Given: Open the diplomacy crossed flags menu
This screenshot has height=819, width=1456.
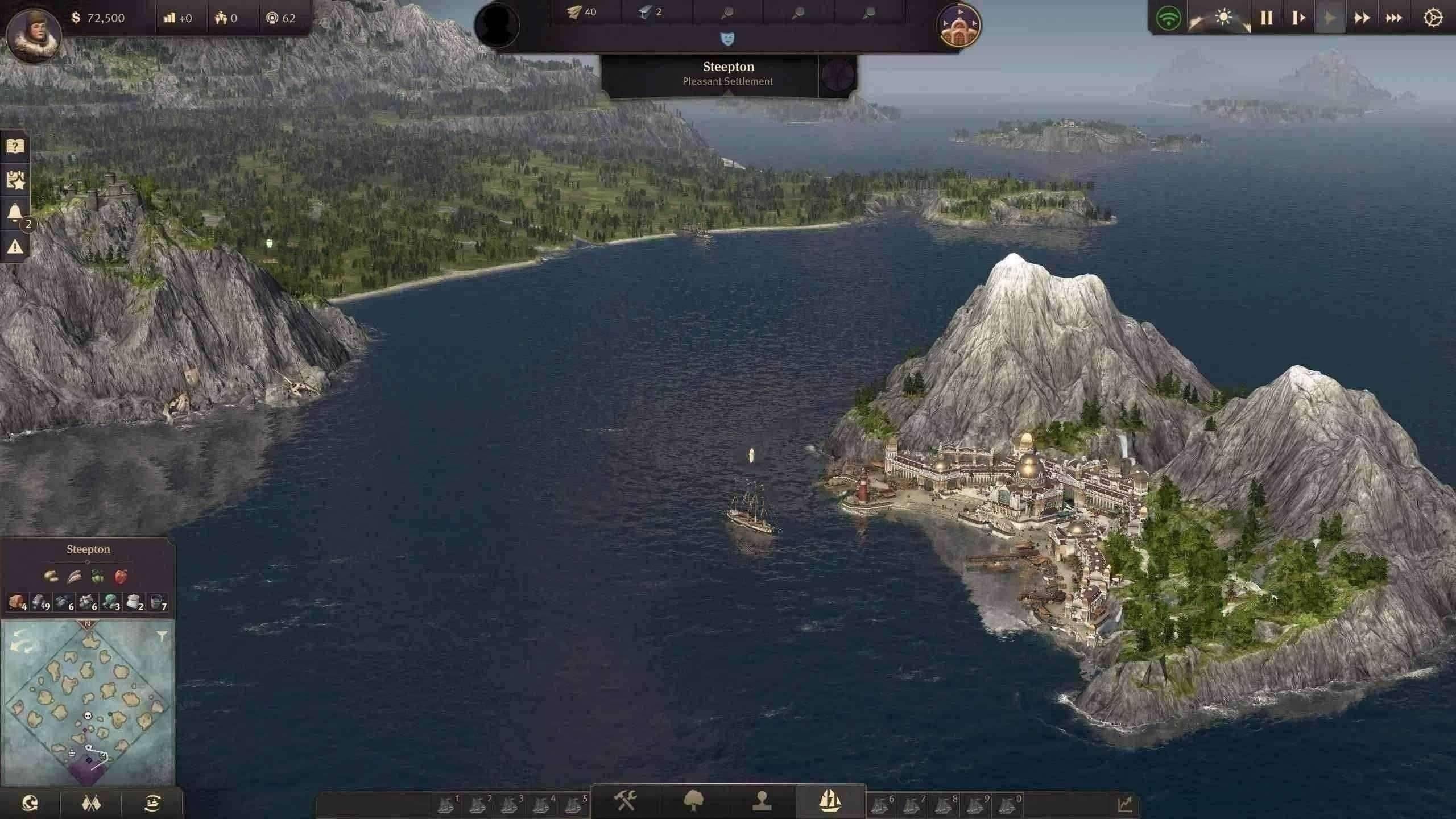Looking at the screenshot, I should pyautogui.click(x=91, y=803).
